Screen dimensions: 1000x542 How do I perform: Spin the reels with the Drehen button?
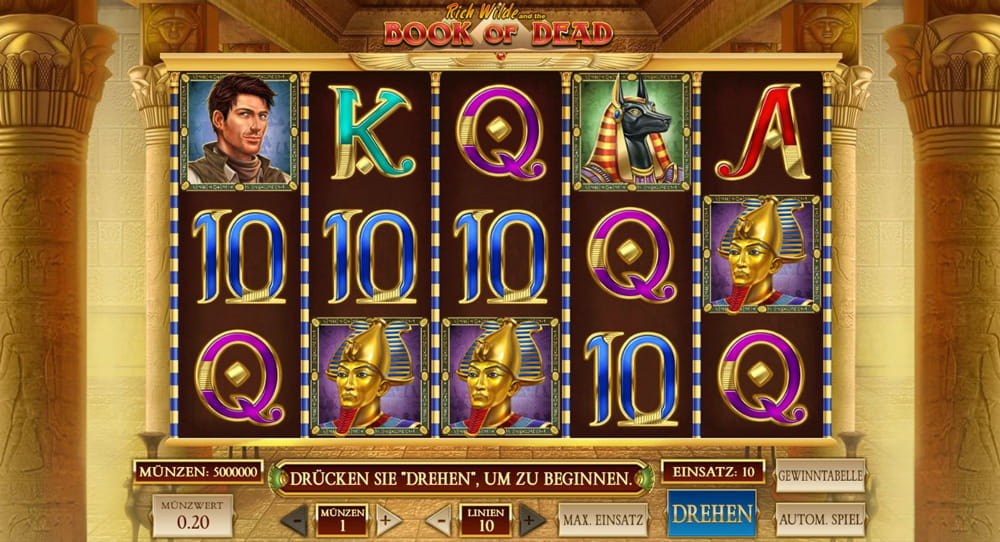click(711, 515)
